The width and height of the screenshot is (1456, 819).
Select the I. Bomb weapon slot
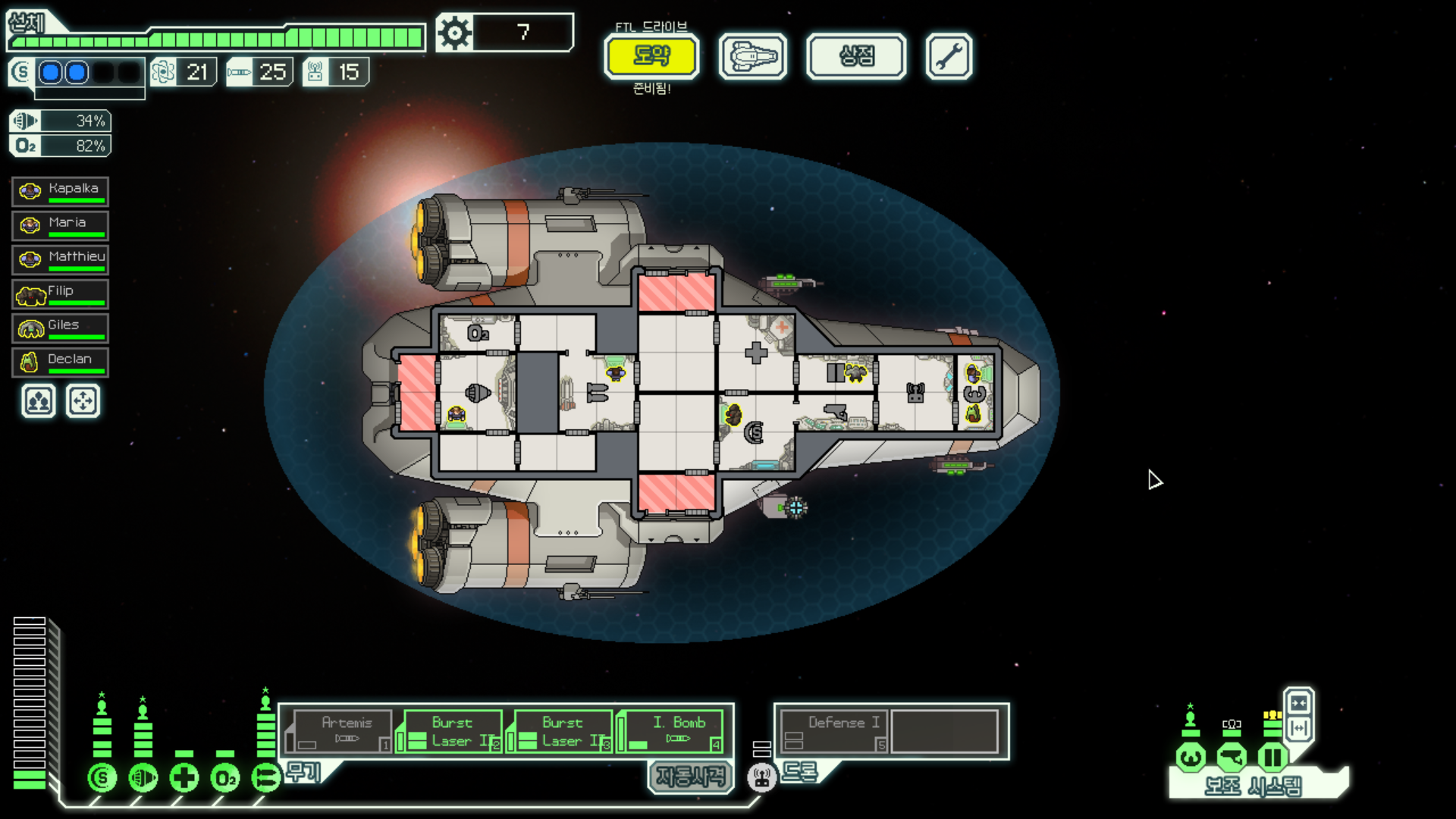[x=670, y=731]
